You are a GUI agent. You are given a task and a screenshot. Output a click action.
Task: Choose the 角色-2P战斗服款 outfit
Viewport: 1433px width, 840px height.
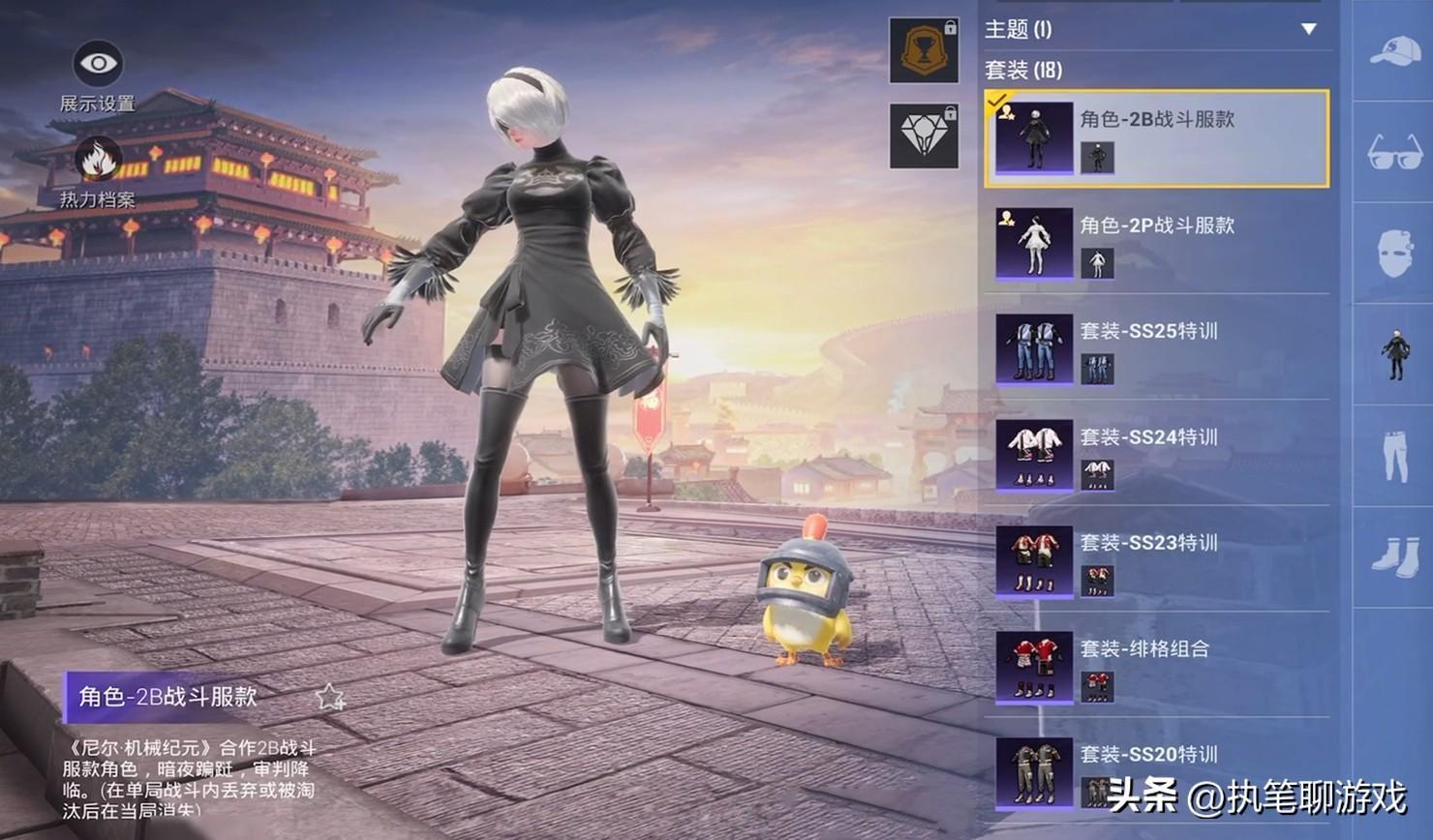pyautogui.click(x=1156, y=244)
